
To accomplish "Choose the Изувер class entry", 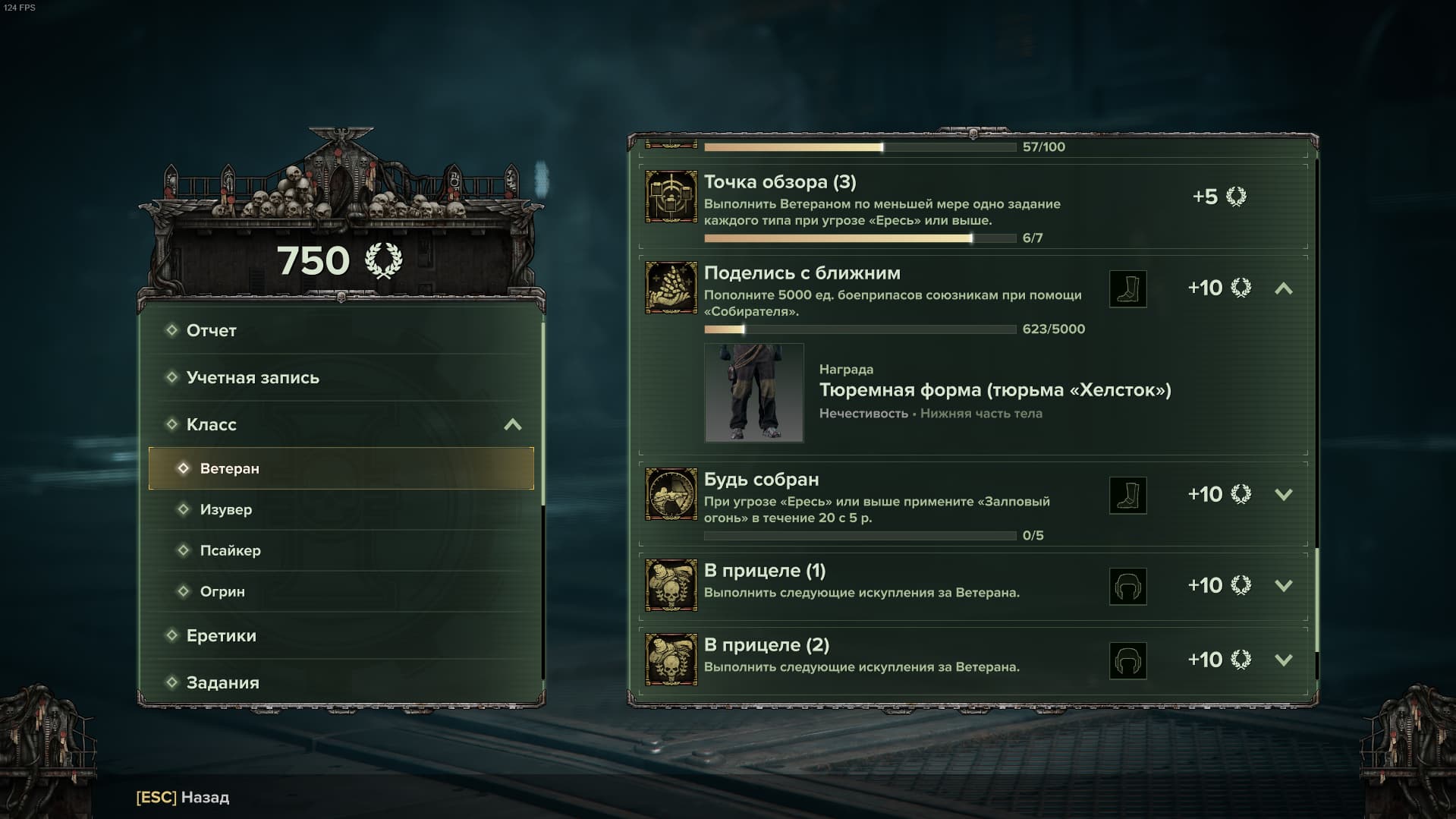I will [225, 509].
